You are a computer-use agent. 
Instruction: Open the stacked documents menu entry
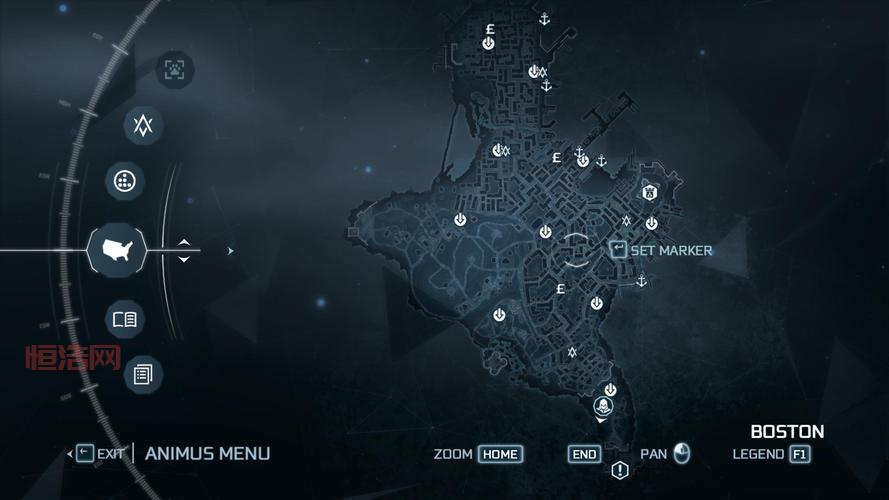point(142,375)
